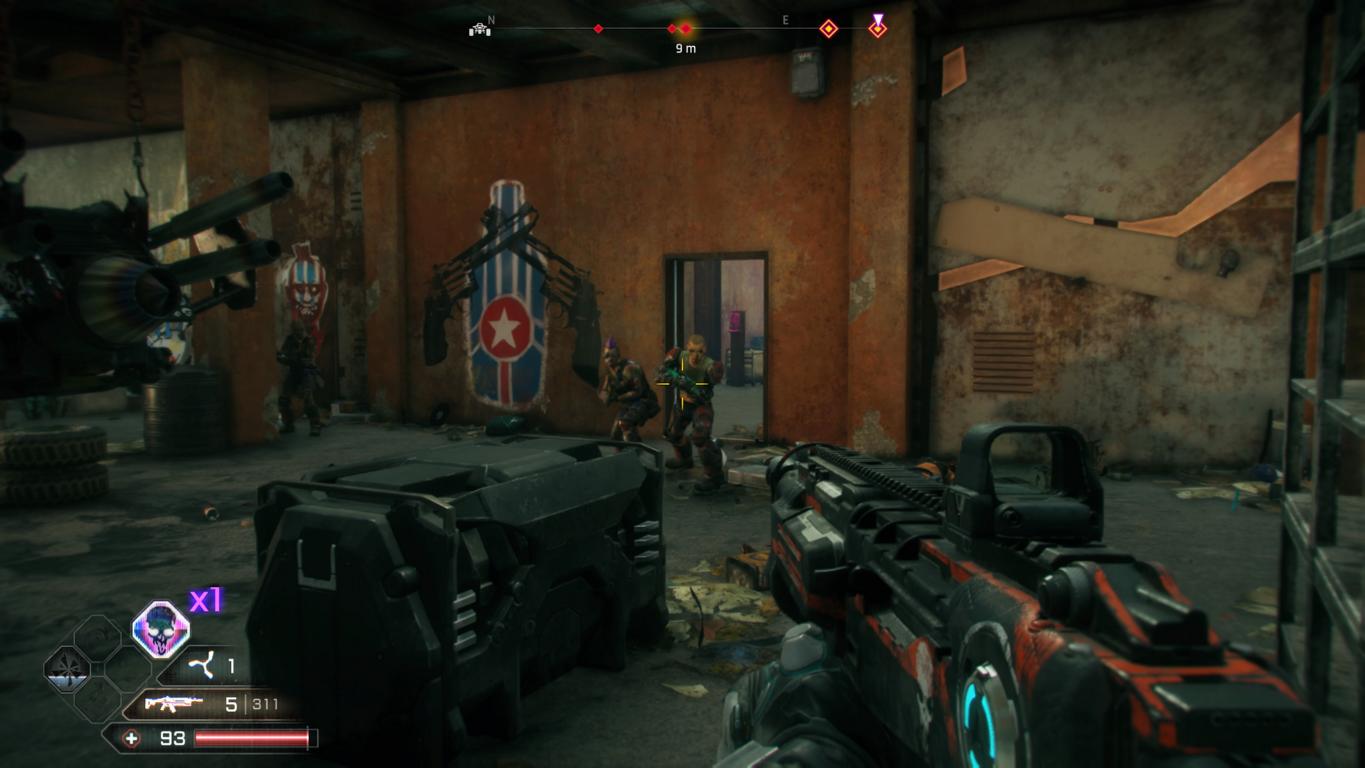Select the objective marker with the purple arrow
Image resolution: width=1365 pixels, height=768 pixels.
[877, 27]
